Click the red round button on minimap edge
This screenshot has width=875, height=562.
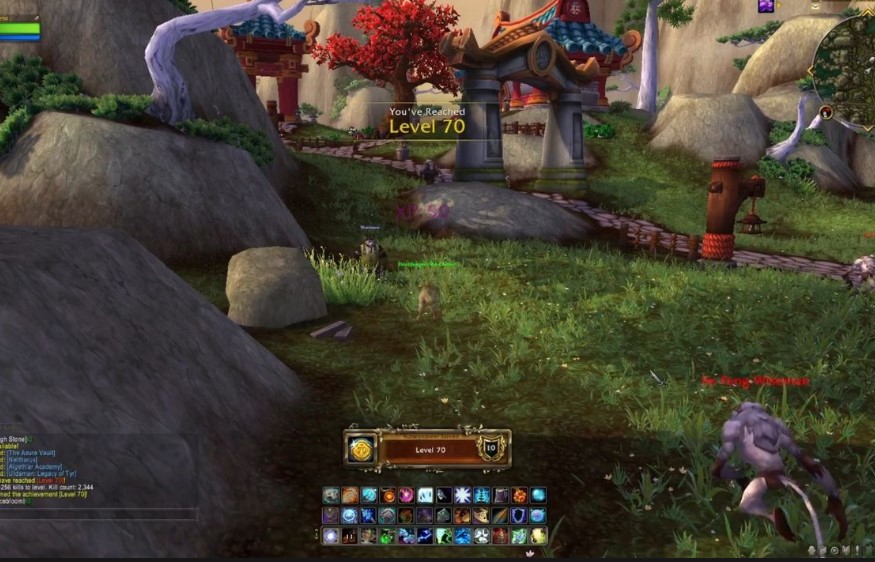pos(826,111)
